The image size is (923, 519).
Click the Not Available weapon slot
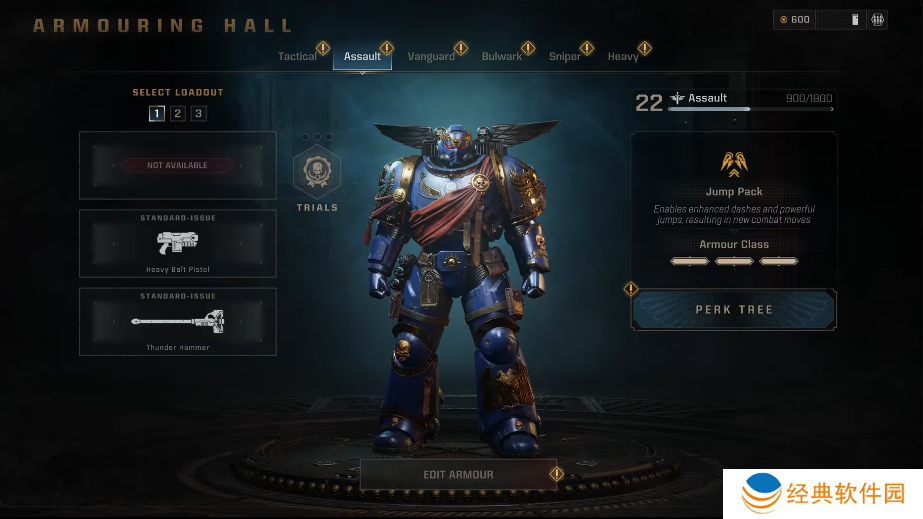click(x=178, y=165)
